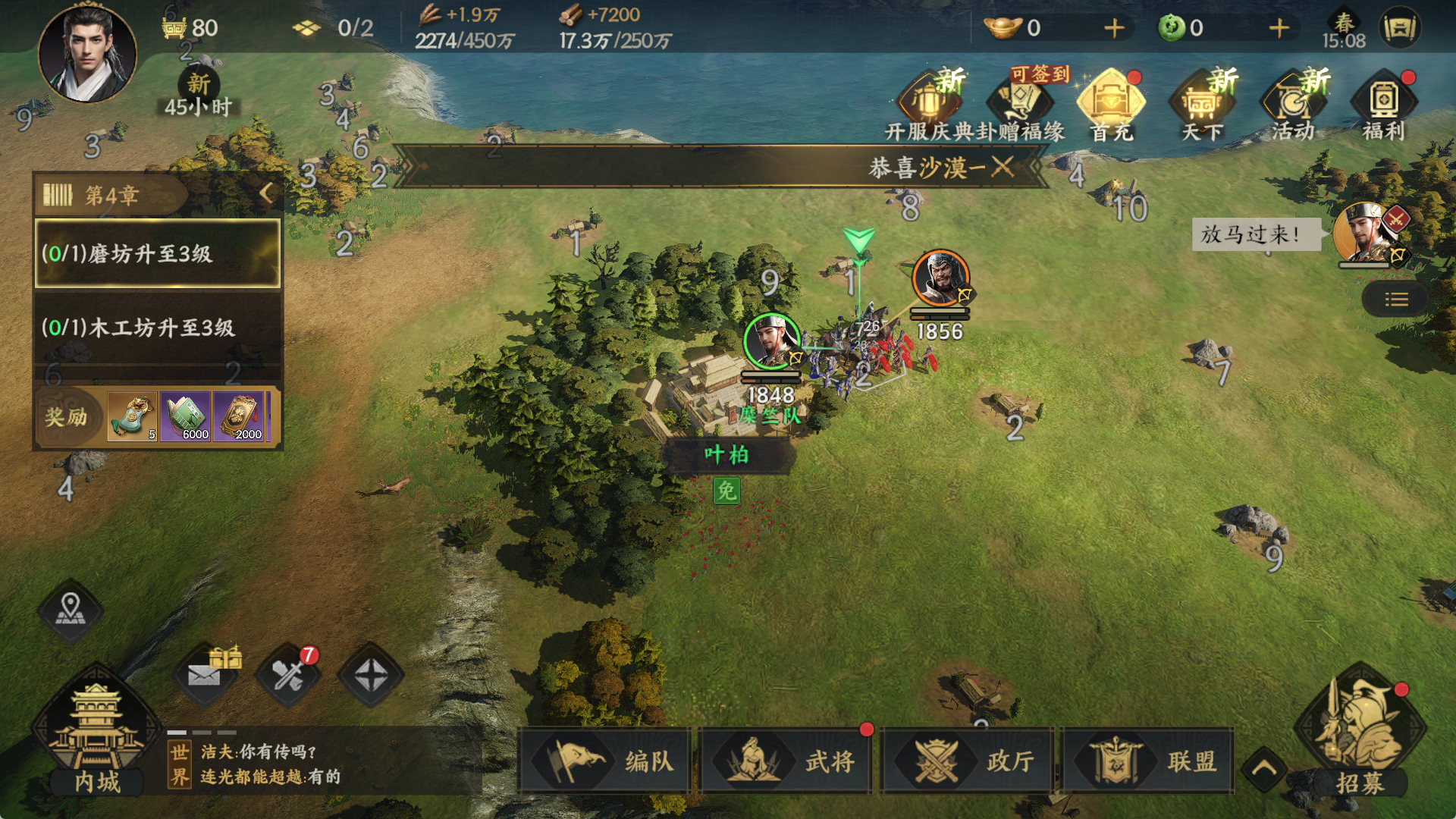Open the 武将 generals menu
Screen dimensions: 1456x819
(786, 761)
